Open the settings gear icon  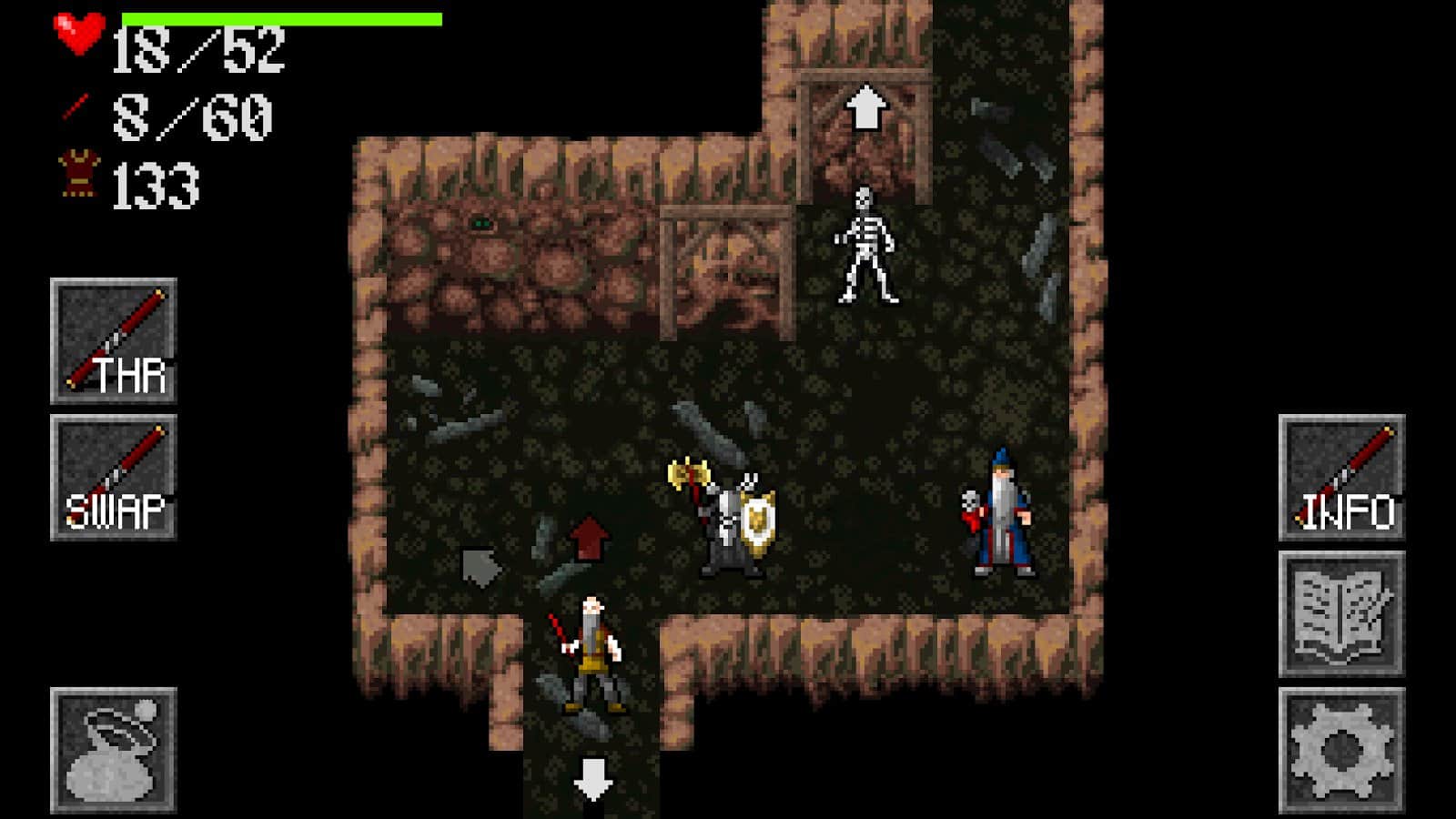(1342, 744)
